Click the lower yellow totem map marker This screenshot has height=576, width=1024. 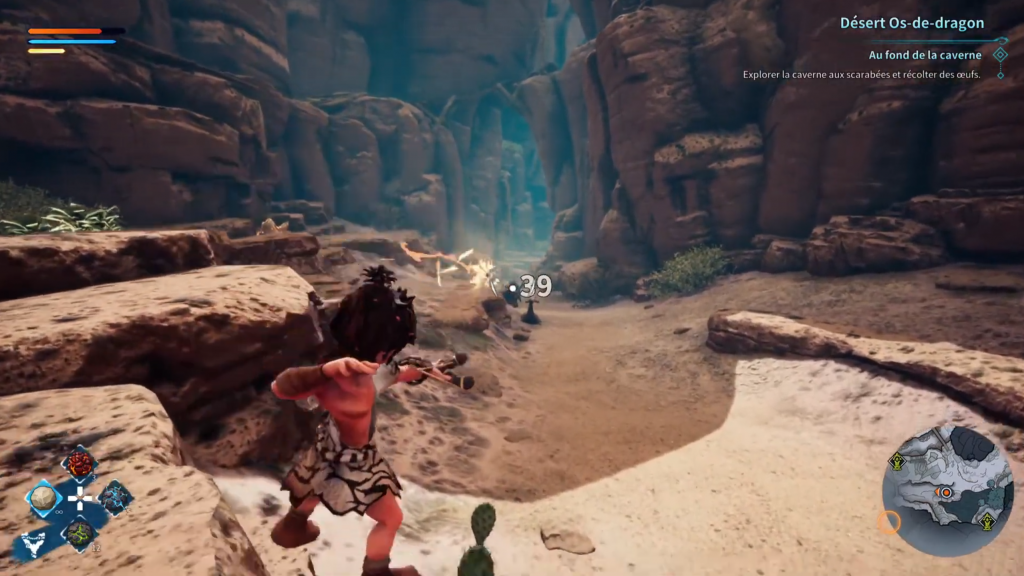(987, 520)
